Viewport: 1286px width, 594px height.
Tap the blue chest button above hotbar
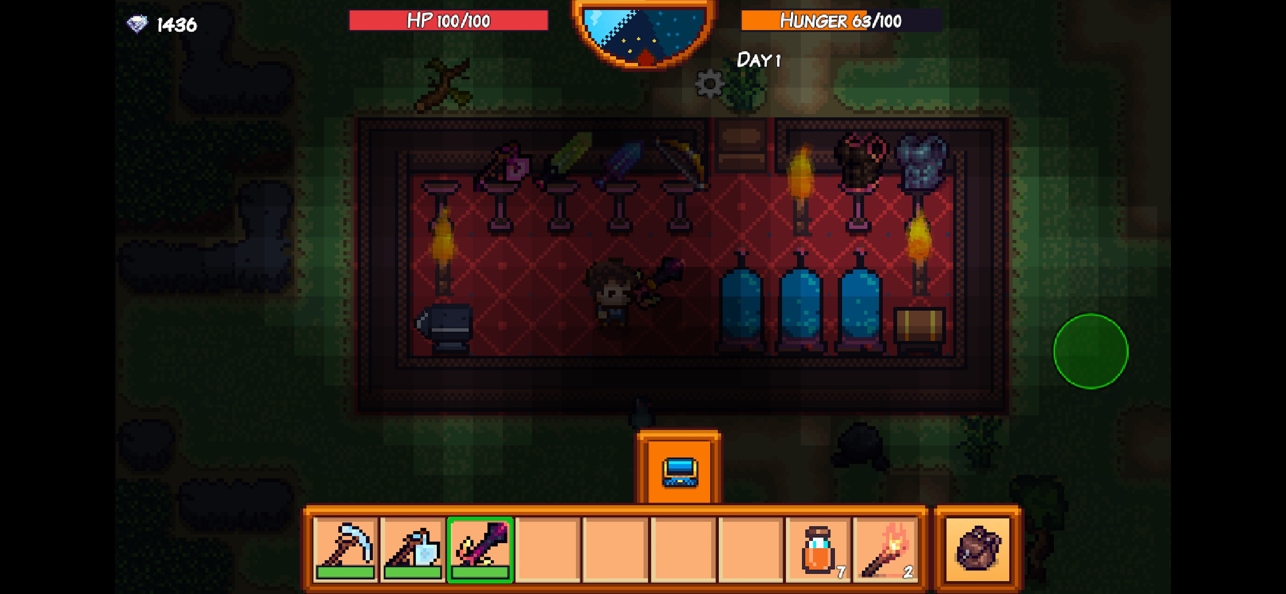pos(679,471)
